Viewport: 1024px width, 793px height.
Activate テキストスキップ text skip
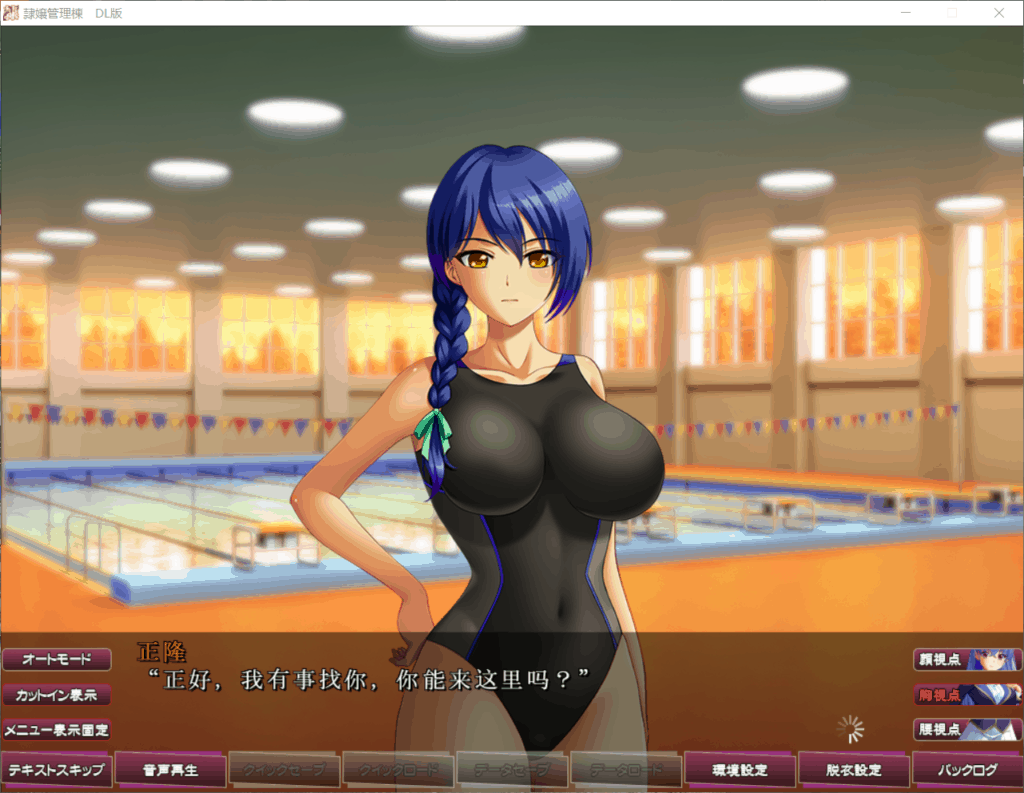click(56, 770)
